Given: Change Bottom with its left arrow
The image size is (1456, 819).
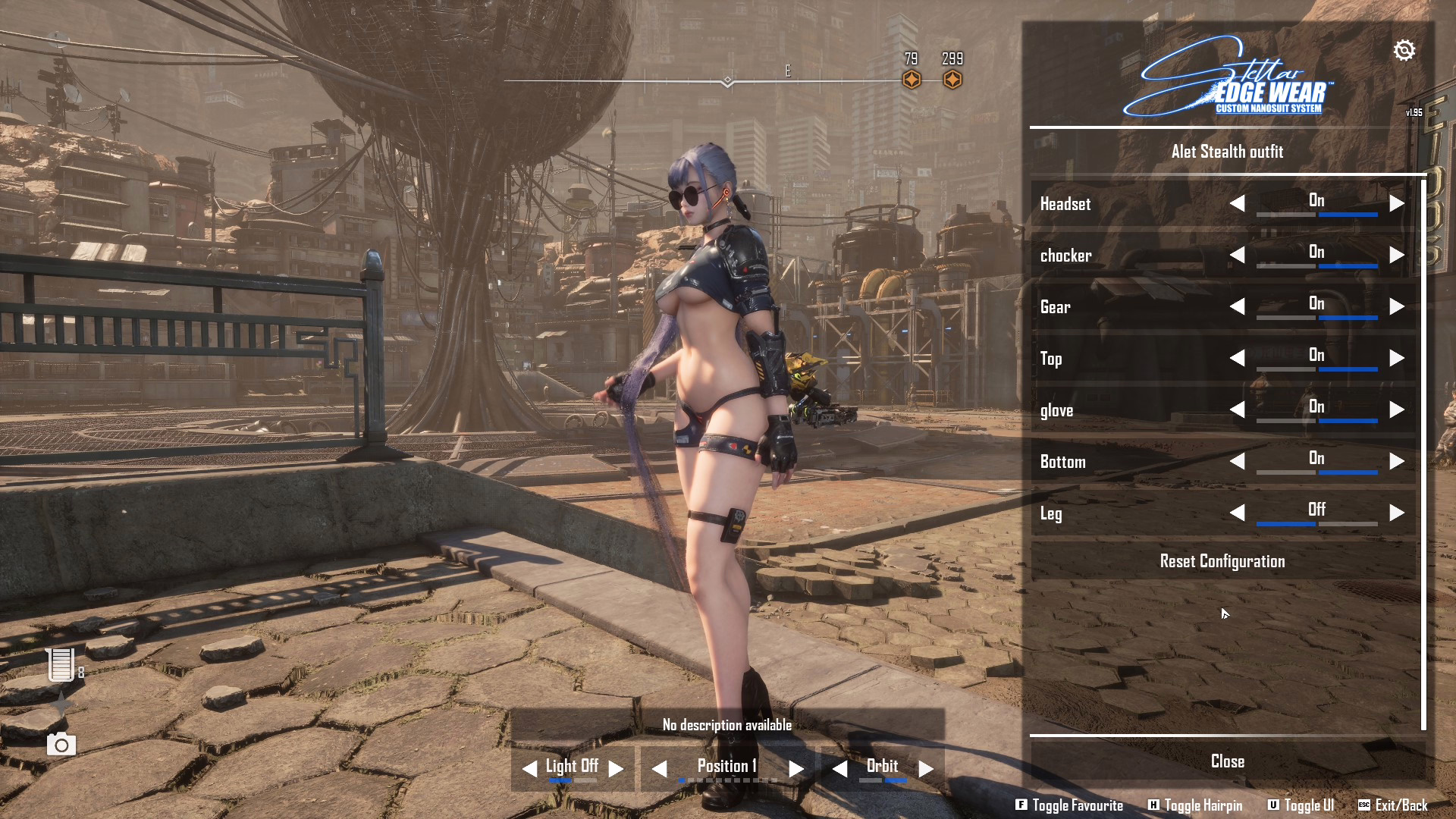Looking at the screenshot, I should tap(1237, 461).
